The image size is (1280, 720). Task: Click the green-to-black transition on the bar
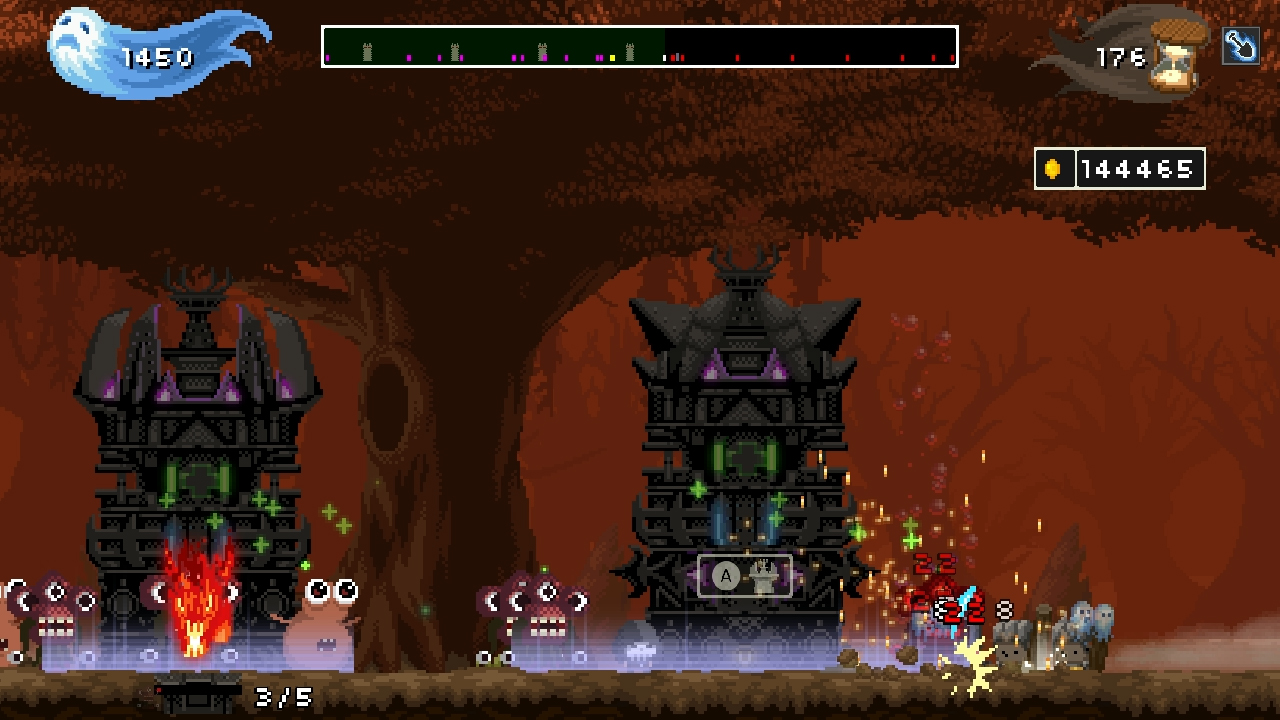pos(663,47)
